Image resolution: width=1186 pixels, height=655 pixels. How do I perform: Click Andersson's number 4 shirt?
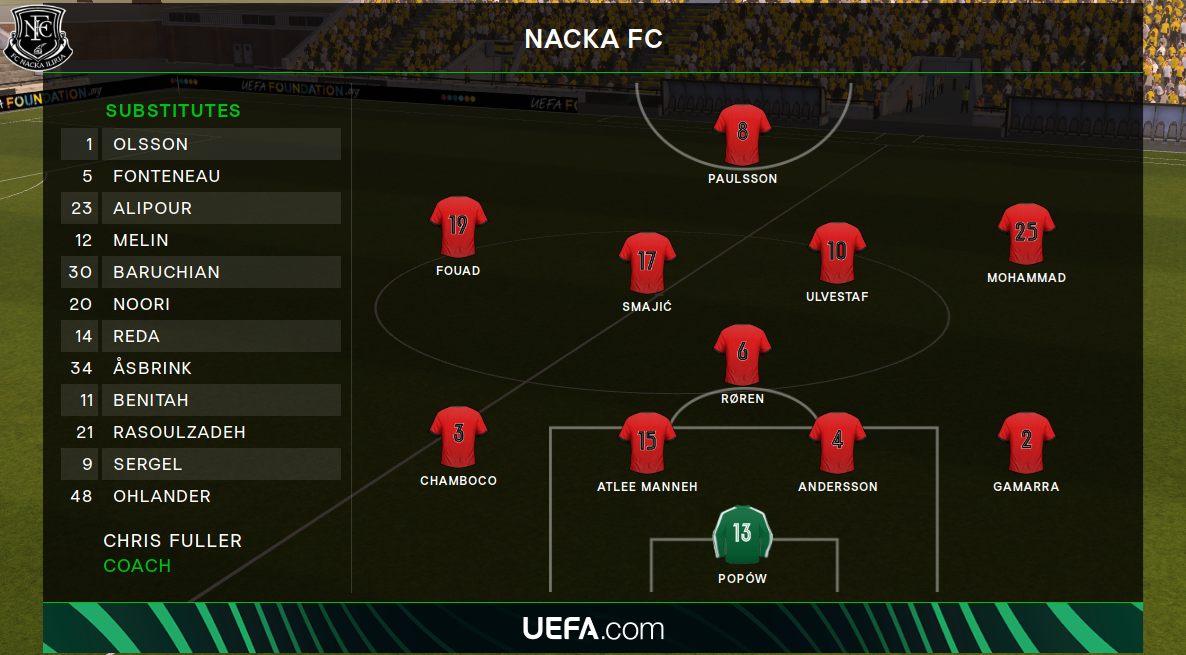click(x=837, y=442)
